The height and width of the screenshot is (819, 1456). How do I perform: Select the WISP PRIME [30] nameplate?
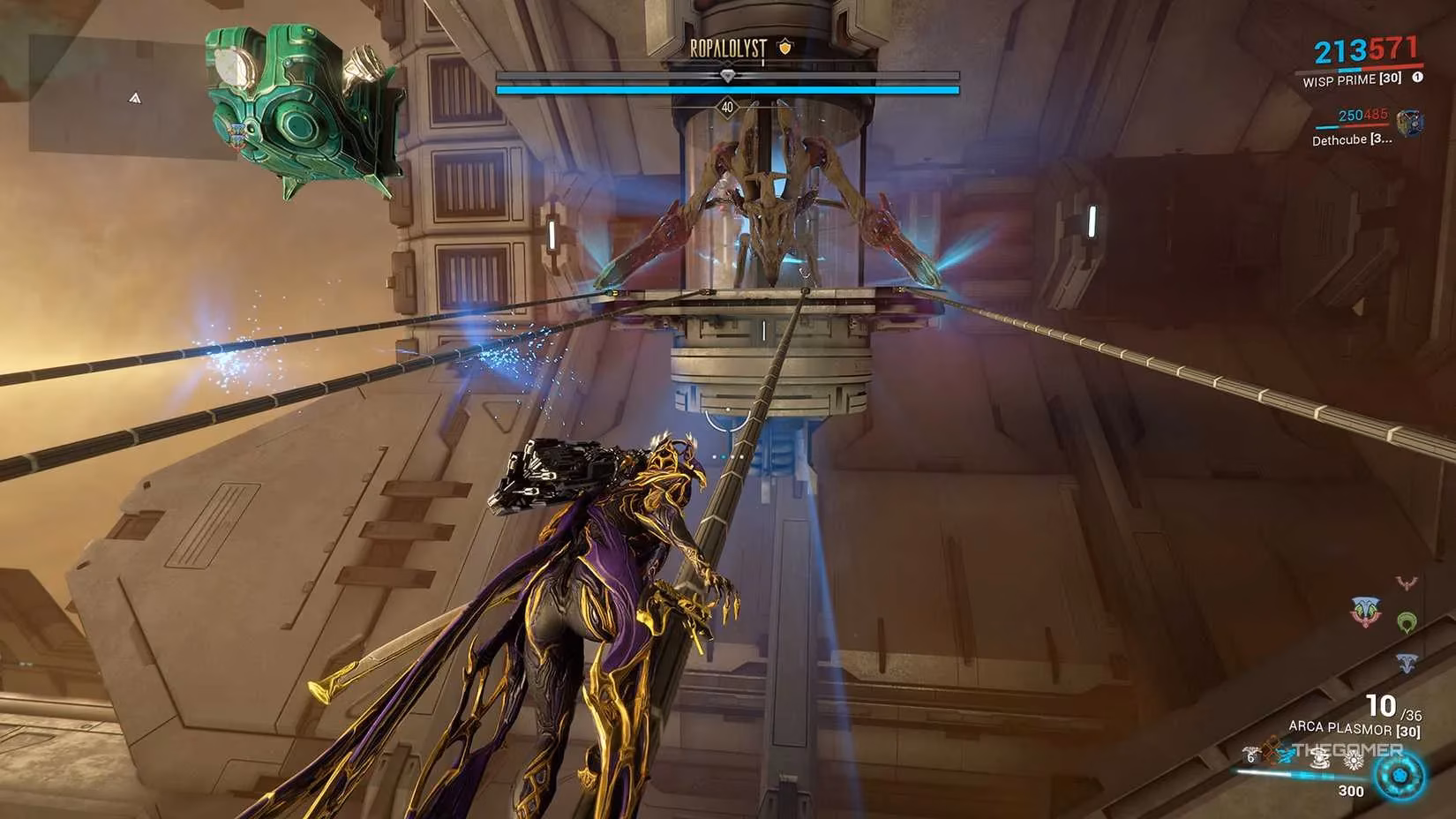1352,79
